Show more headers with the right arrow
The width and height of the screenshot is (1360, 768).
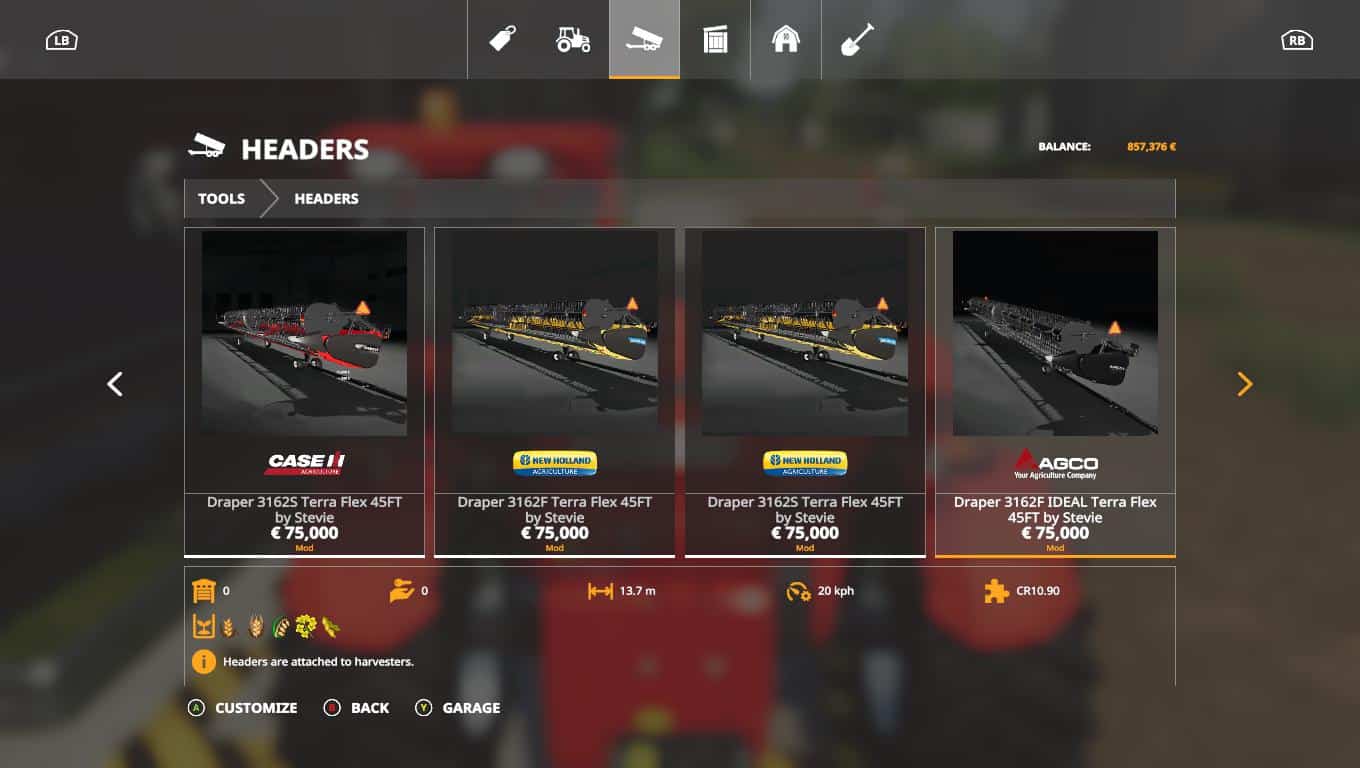[x=1245, y=384]
